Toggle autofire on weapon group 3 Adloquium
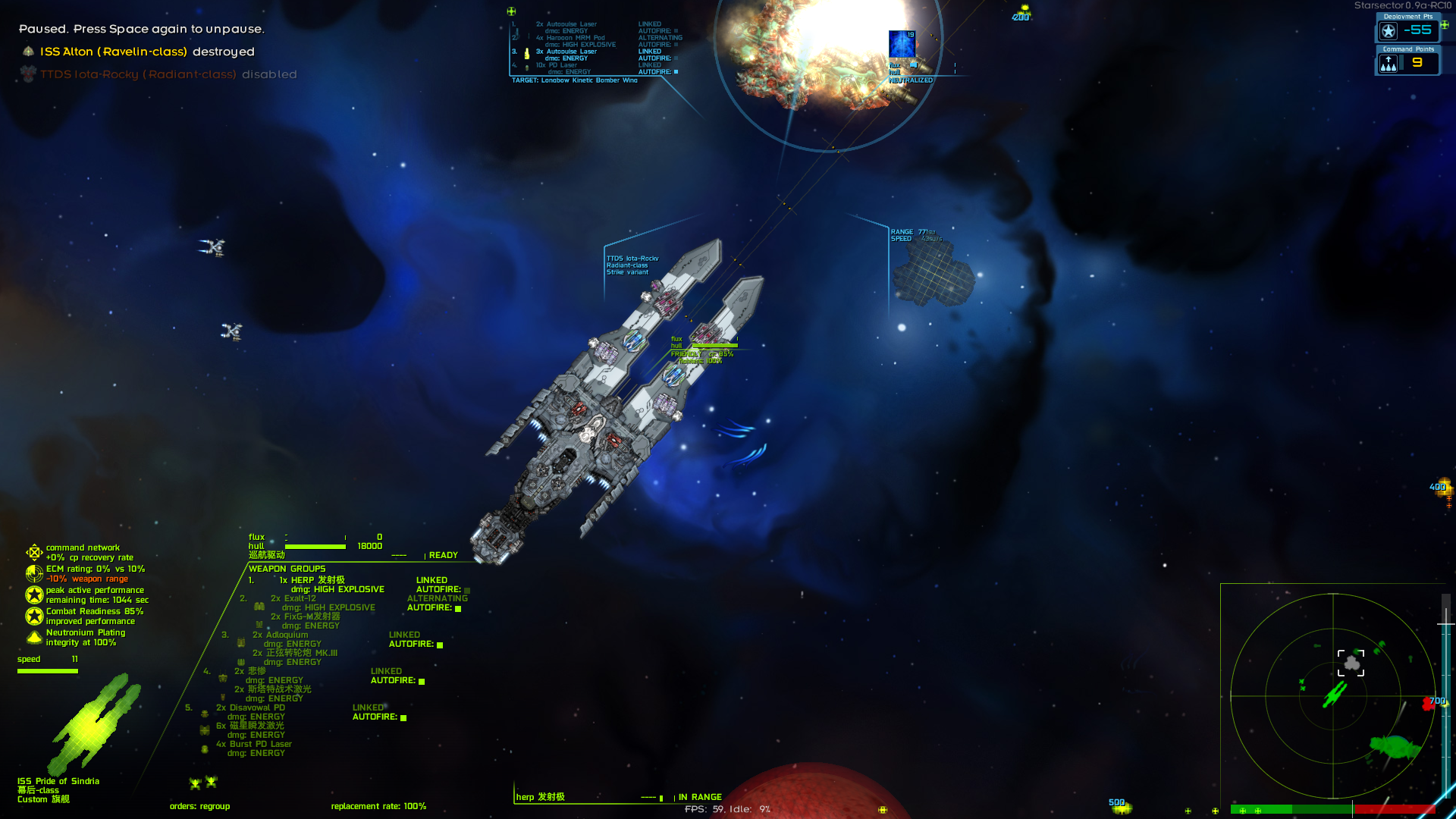This screenshot has height=819, width=1456. 439,645
